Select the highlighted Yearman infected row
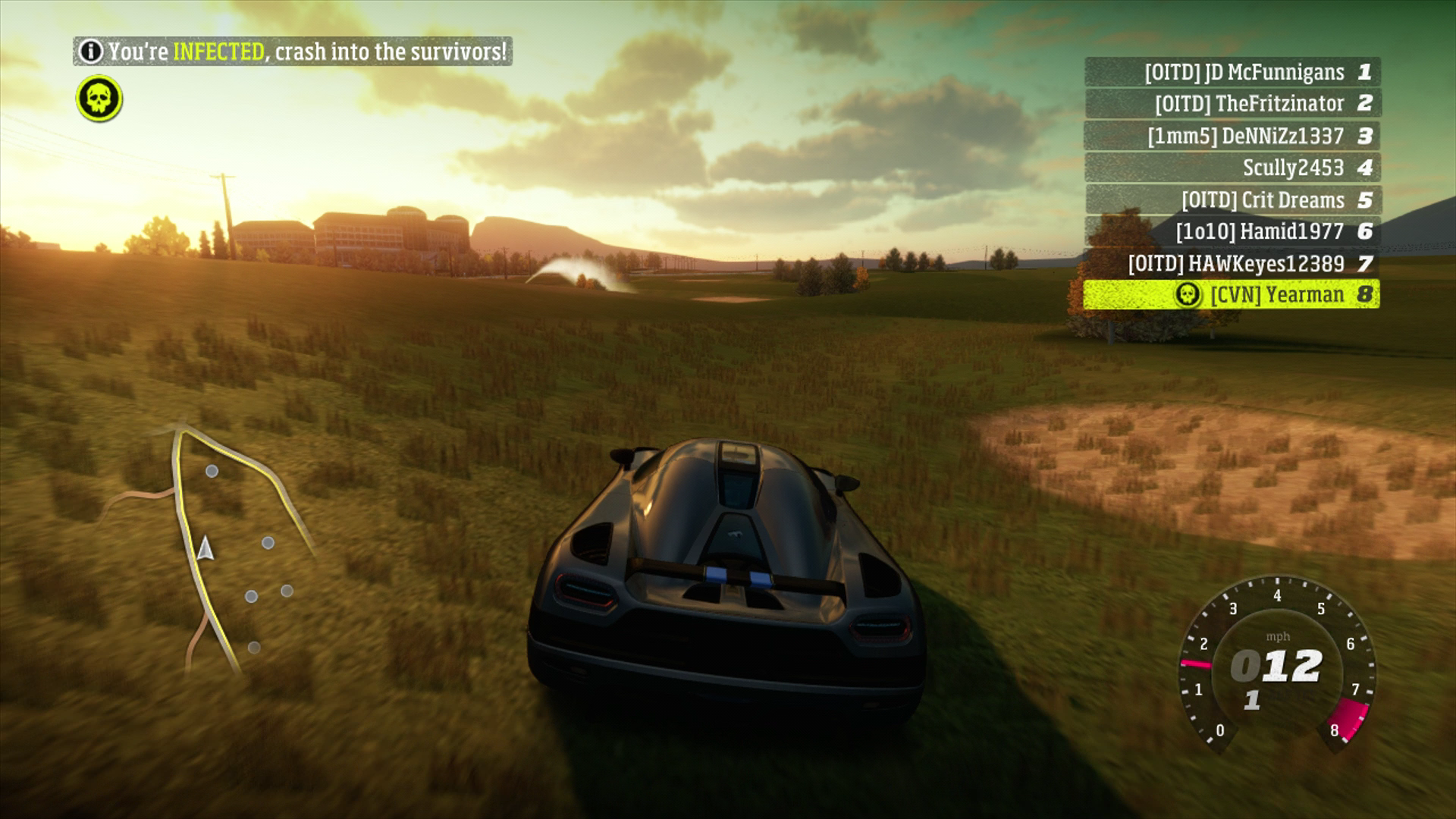Screen dimensions: 1456x819 1232,294
